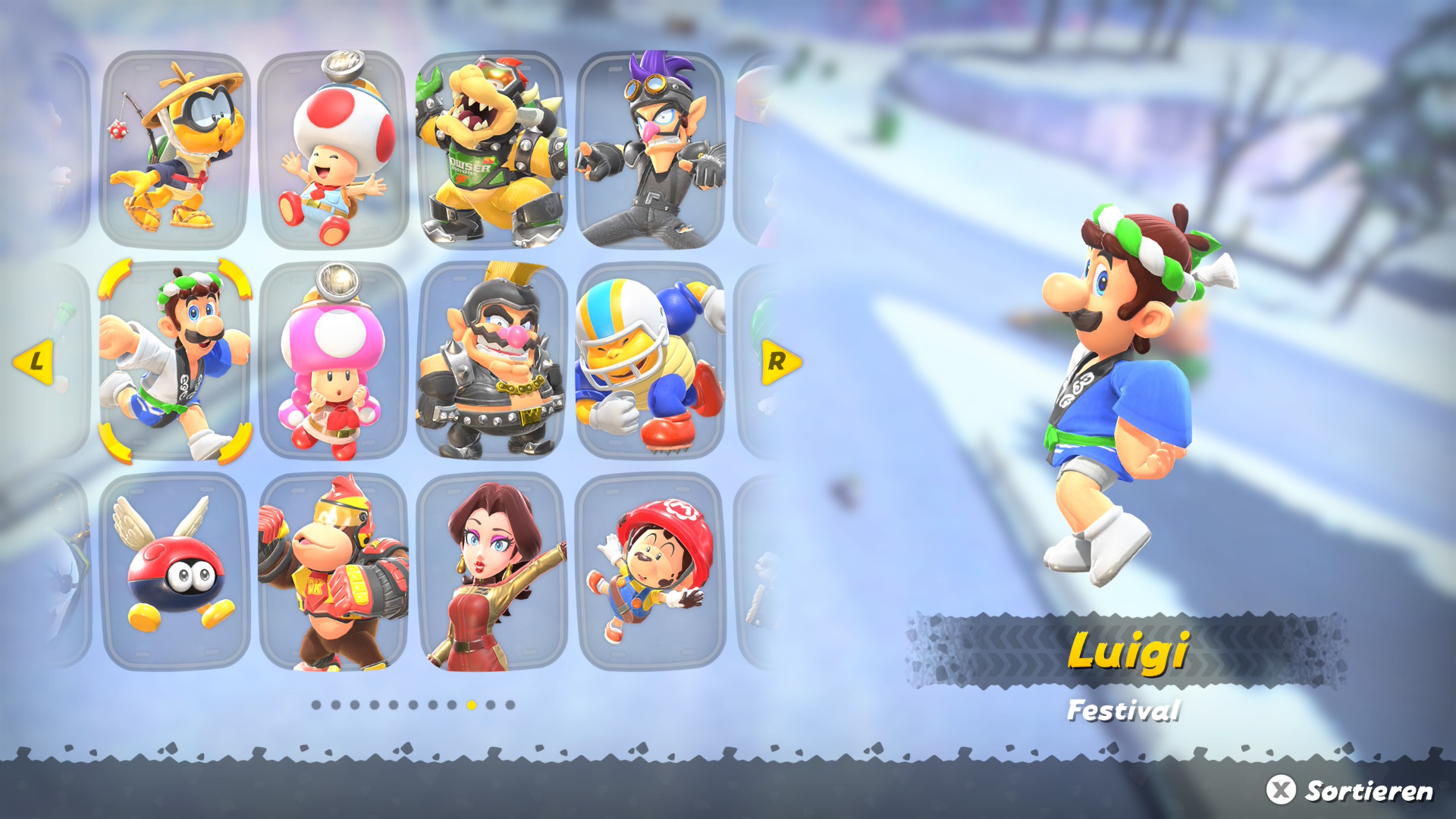Choose Toad with the headlamp helmet
Screen dimensions: 1456x819
pos(334,150)
